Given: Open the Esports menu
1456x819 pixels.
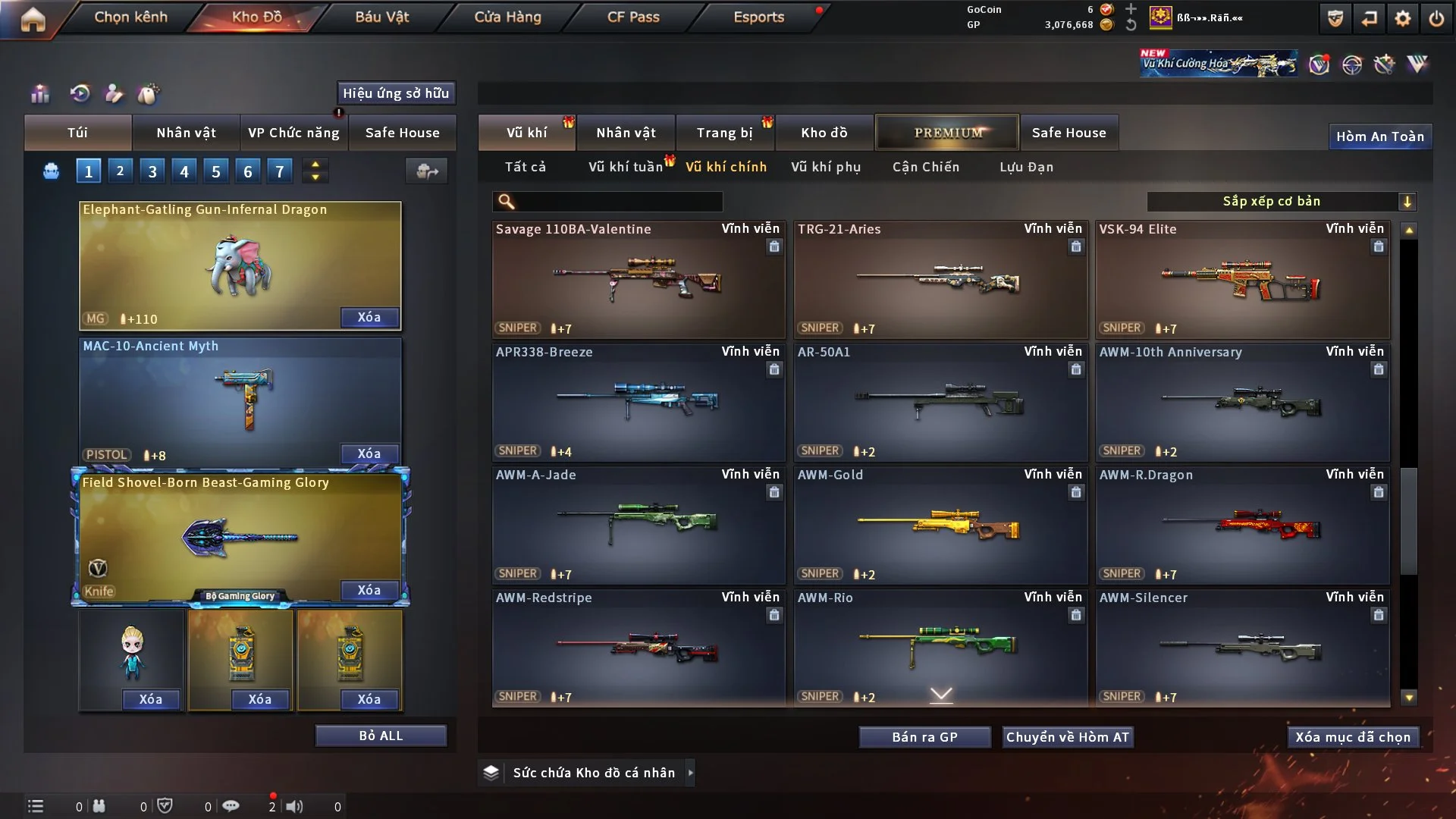Looking at the screenshot, I should tap(758, 17).
